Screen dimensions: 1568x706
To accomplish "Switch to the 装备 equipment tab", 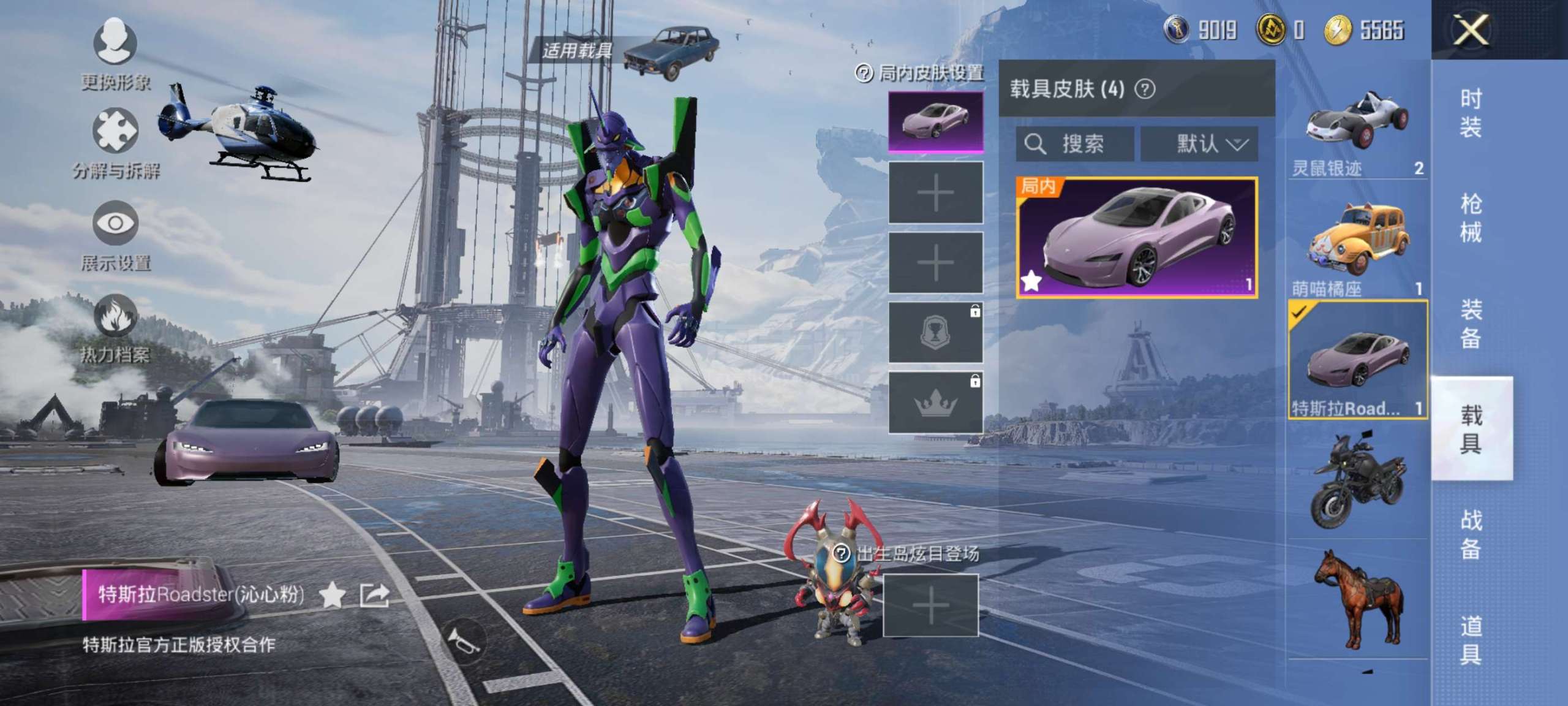I will click(1470, 323).
